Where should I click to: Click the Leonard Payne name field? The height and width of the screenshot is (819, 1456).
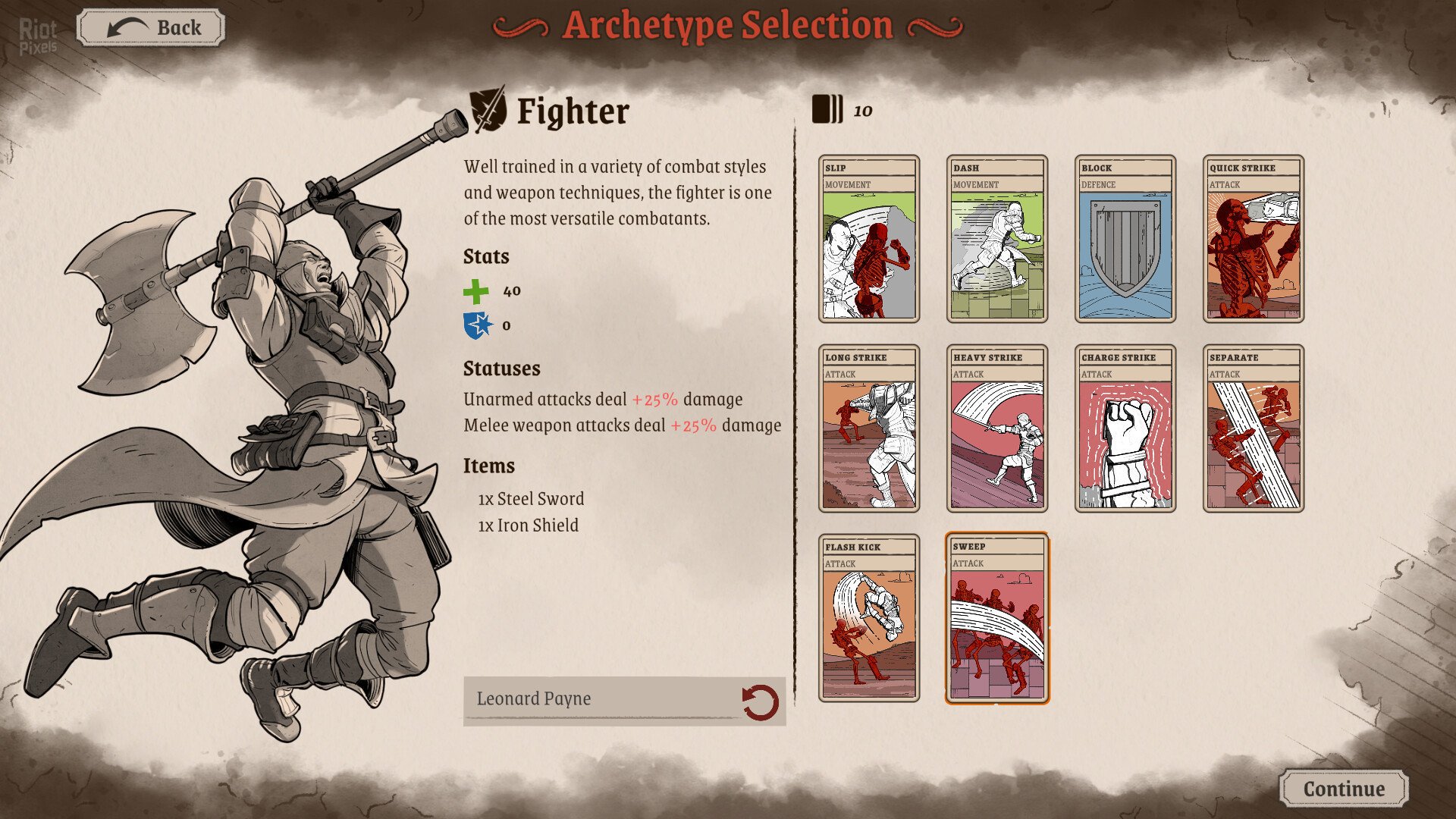point(599,698)
